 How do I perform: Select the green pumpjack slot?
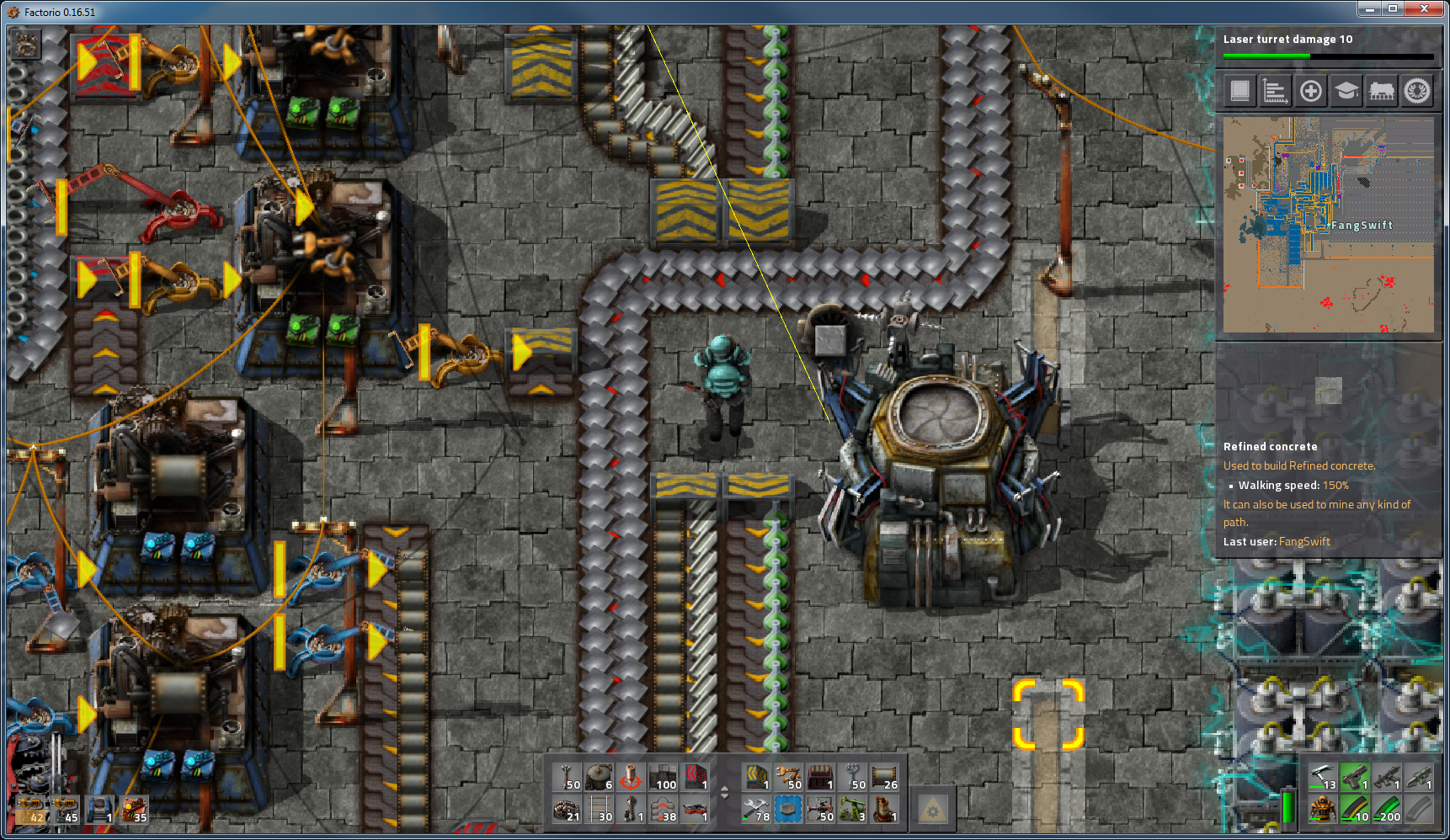coord(852,810)
